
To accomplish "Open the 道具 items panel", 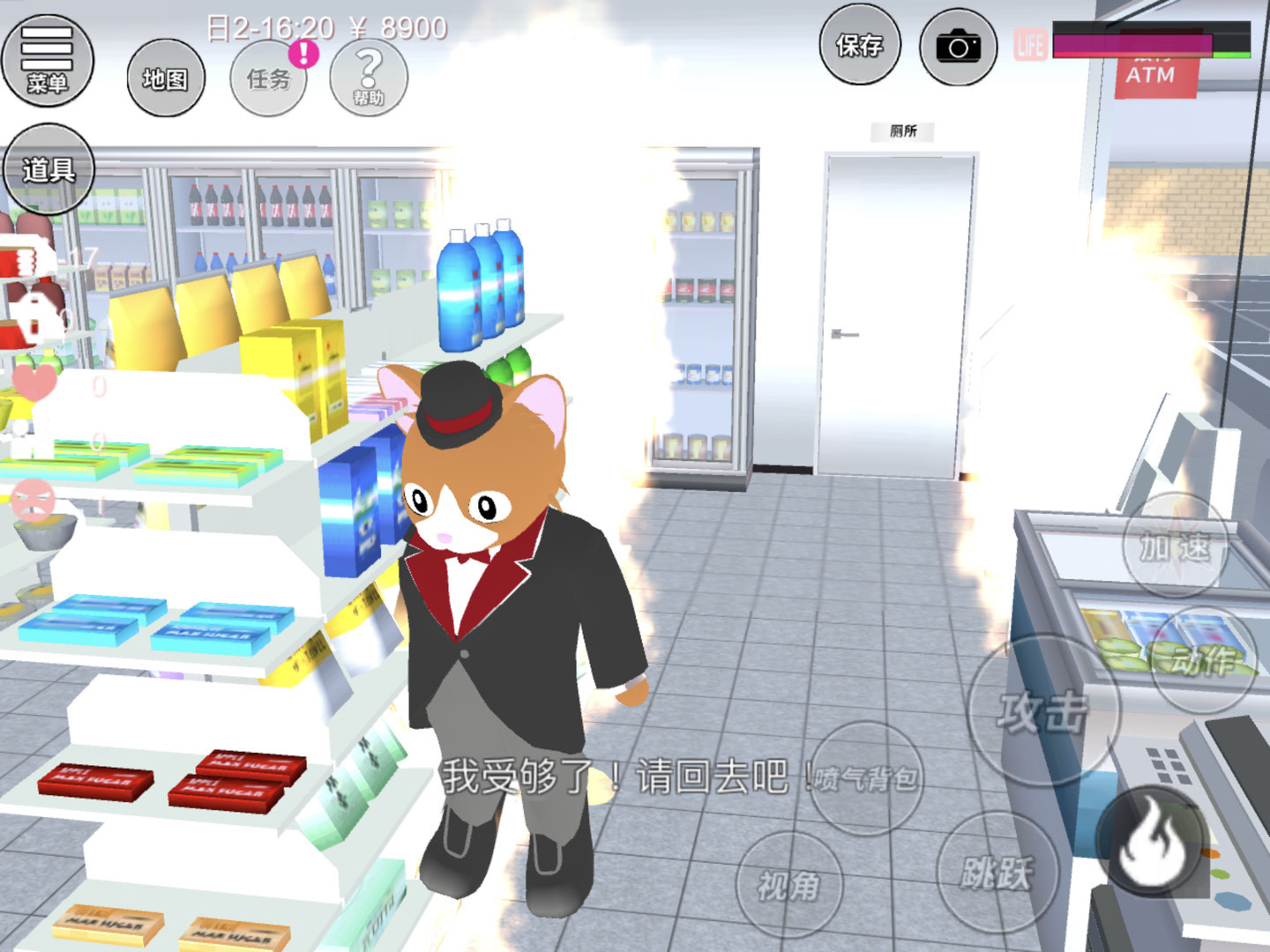I will [x=48, y=168].
